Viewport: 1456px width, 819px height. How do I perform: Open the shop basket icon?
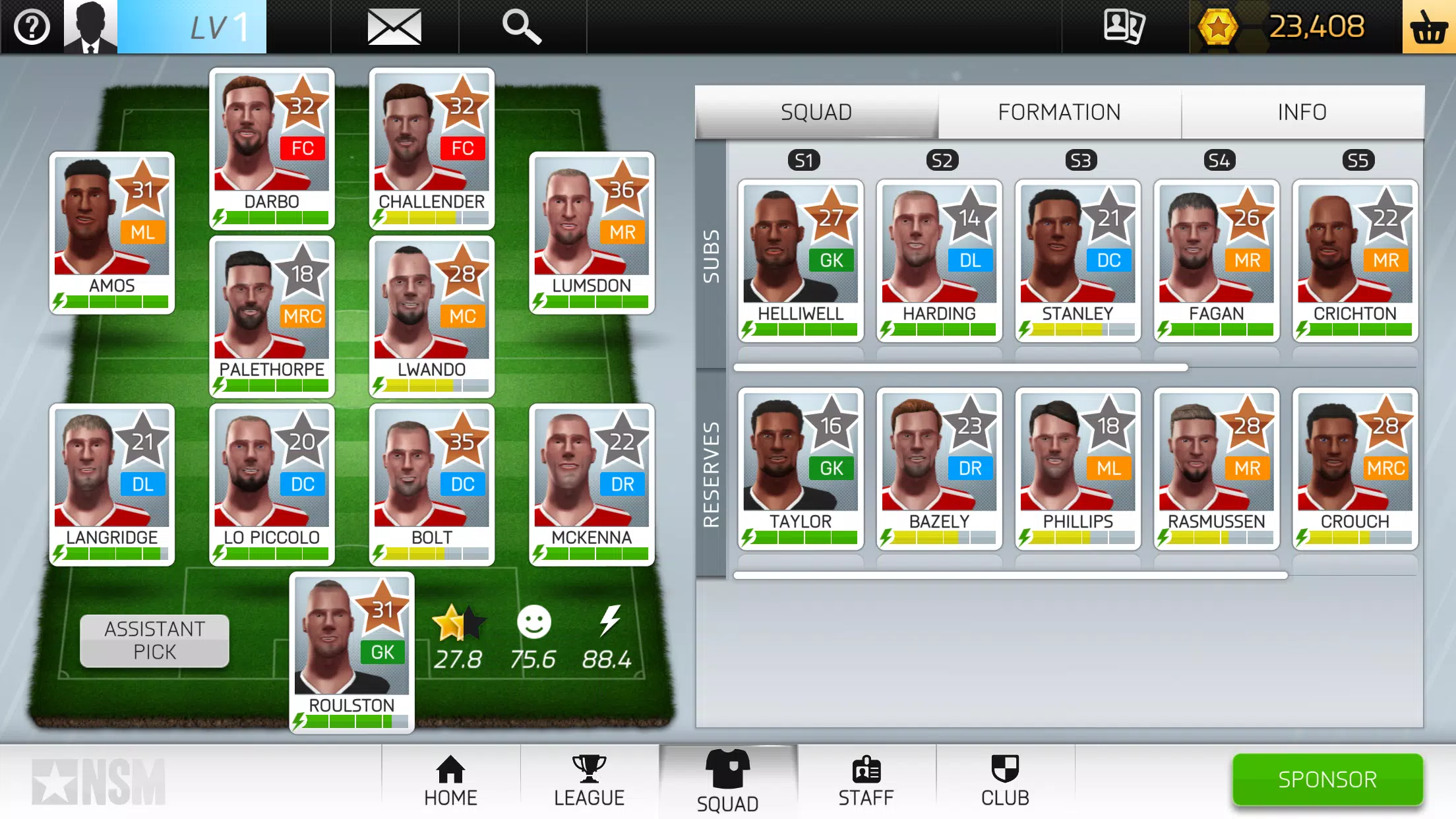1428,26
